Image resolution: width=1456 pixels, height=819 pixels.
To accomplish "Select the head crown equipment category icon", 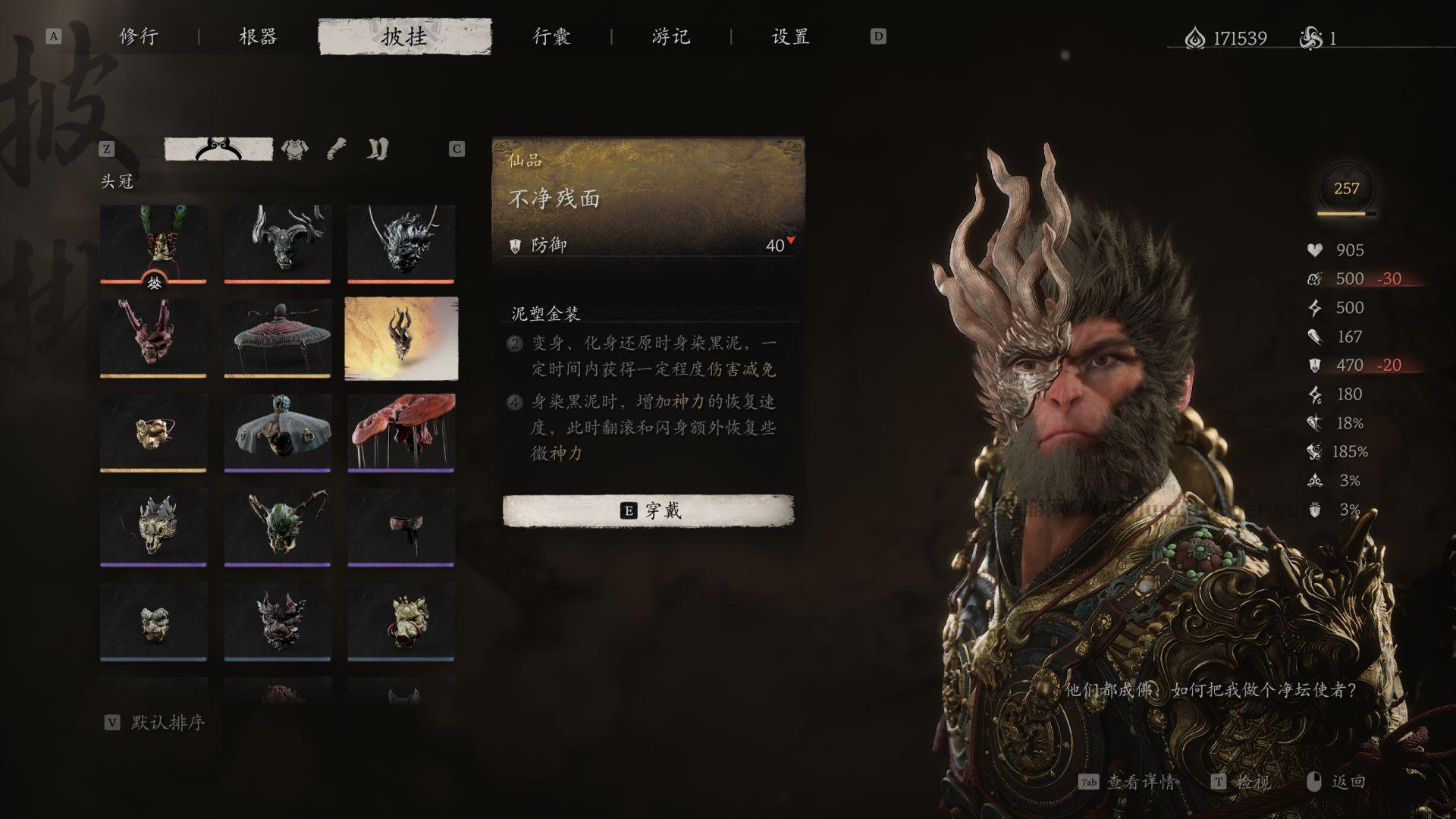I will pos(218,149).
